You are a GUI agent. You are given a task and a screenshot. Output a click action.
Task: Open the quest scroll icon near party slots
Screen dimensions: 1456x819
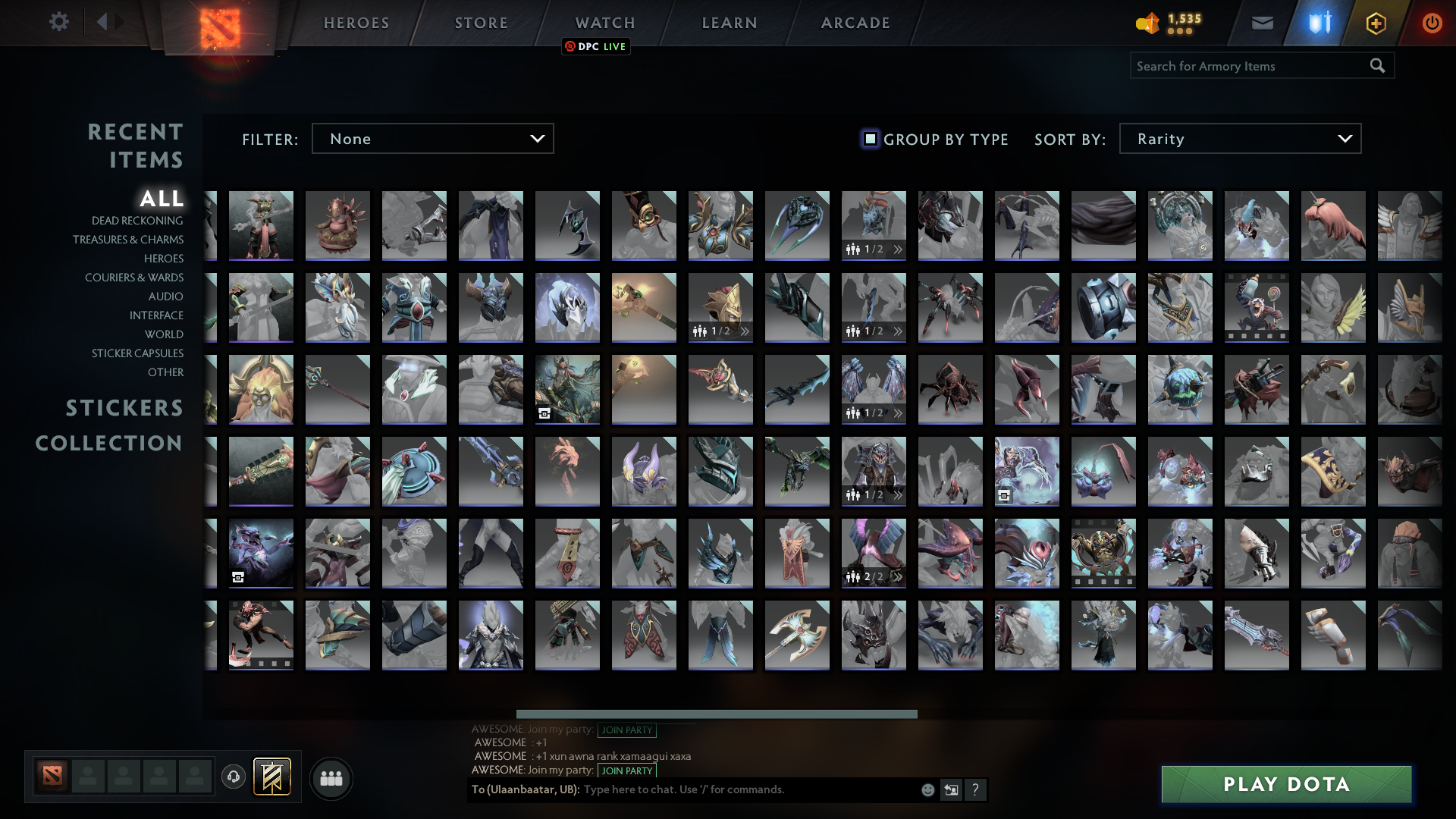coord(271,777)
